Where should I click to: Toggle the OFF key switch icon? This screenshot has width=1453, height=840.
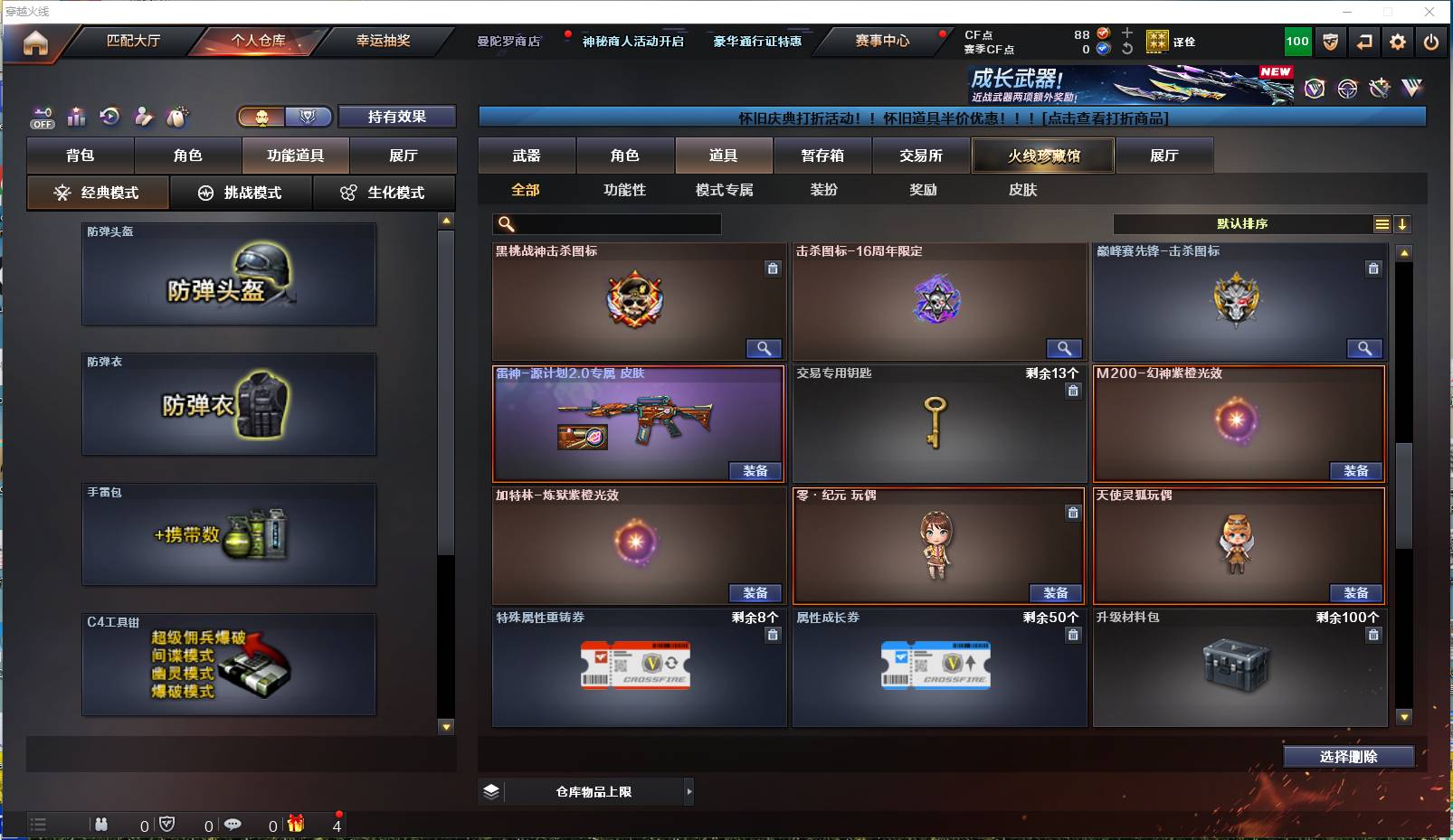[x=42, y=117]
